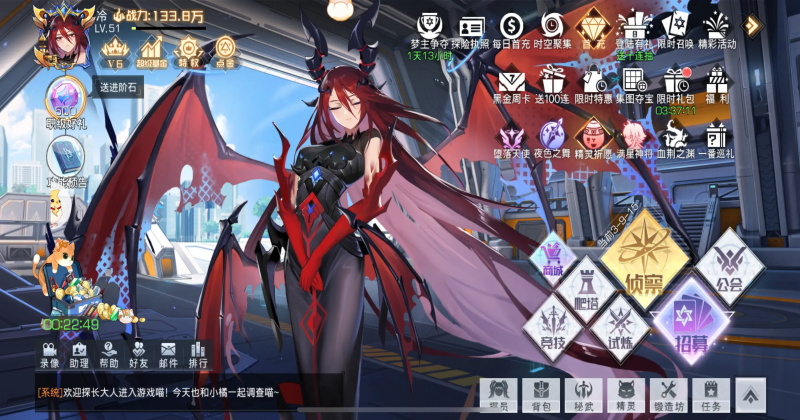The image size is (800, 420).
Task: Open the 黑金周卡 weekly card
Action: [x=511, y=82]
